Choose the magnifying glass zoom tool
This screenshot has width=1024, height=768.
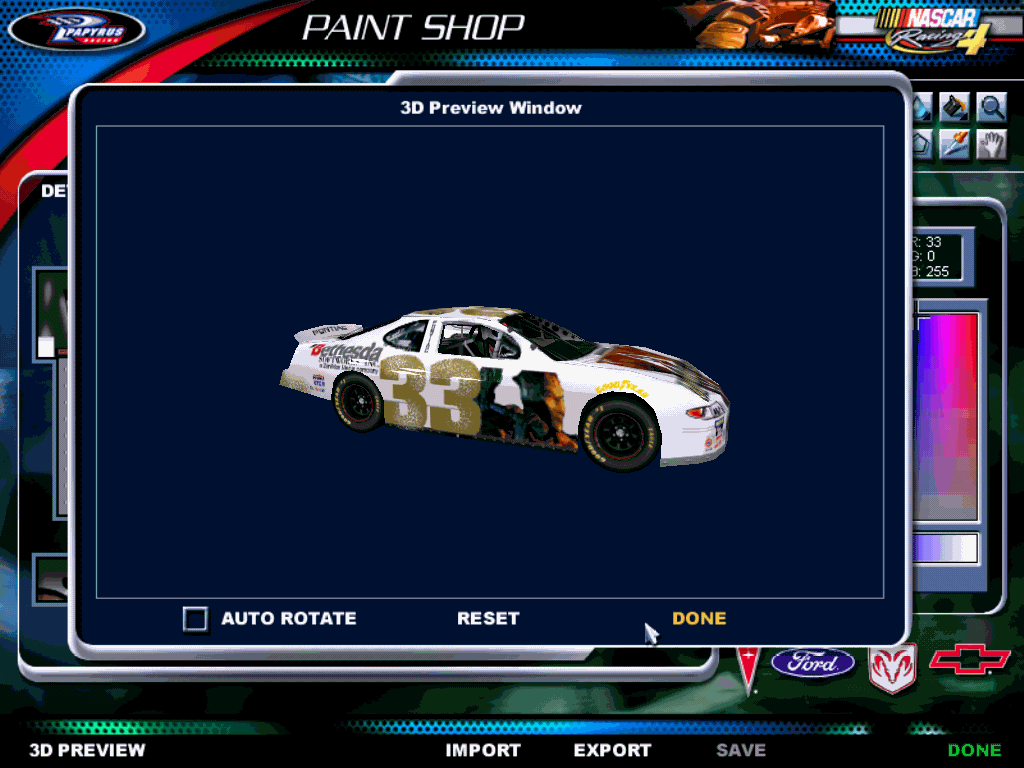991,107
